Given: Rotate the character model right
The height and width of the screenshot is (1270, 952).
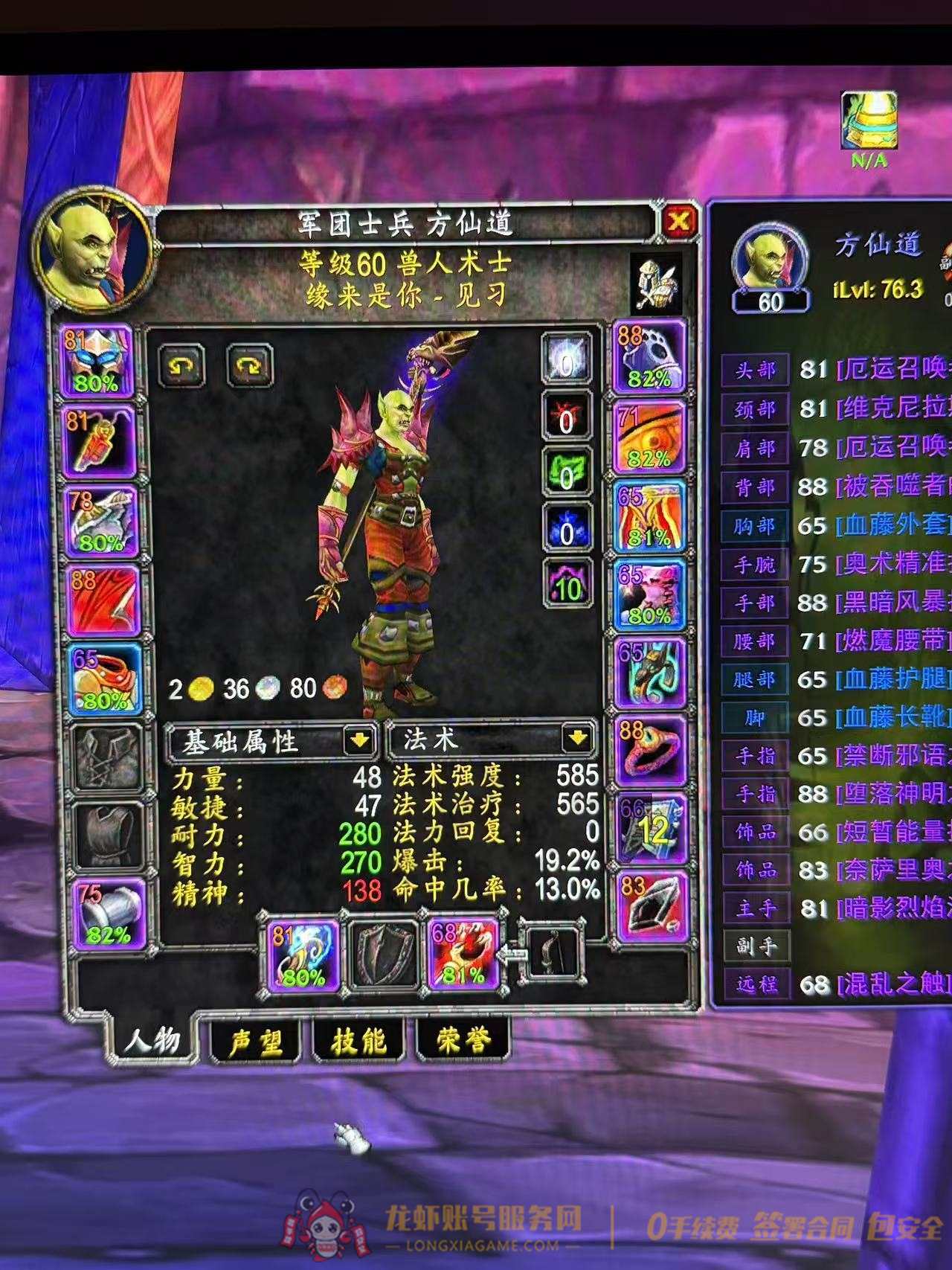Looking at the screenshot, I should (x=249, y=365).
